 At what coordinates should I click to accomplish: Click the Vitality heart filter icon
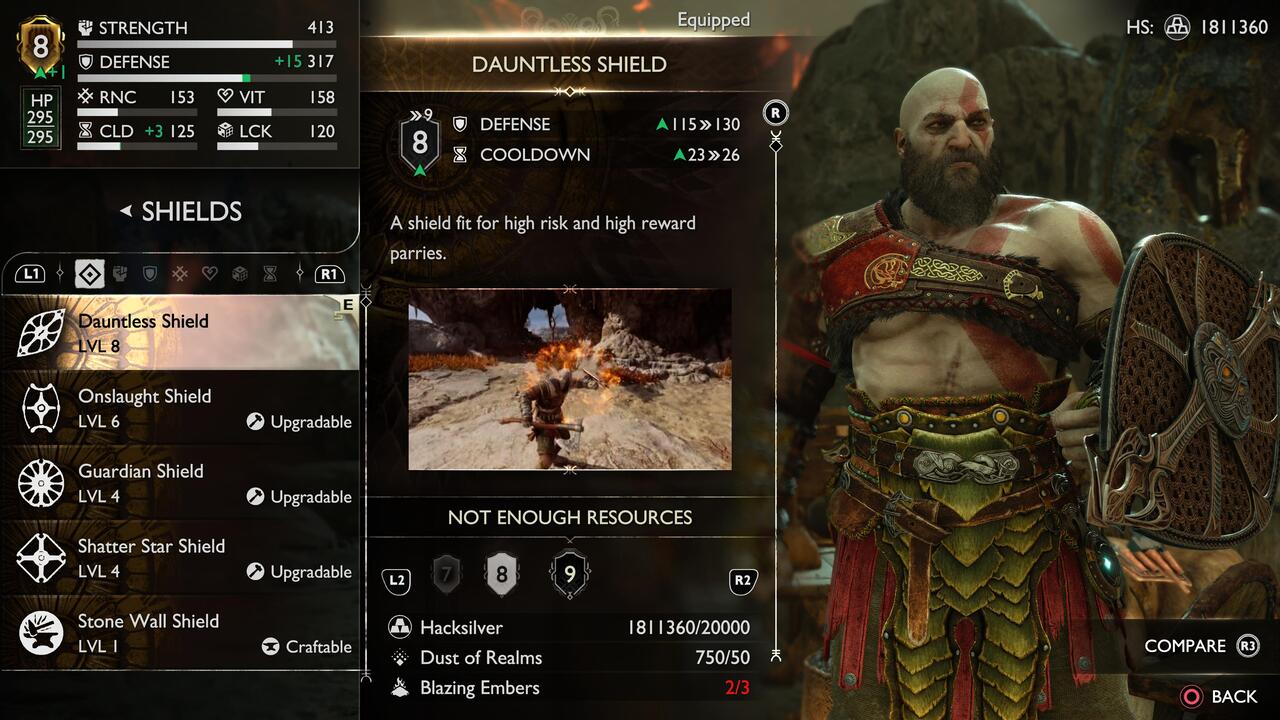pyautogui.click(x=210, y=273)
